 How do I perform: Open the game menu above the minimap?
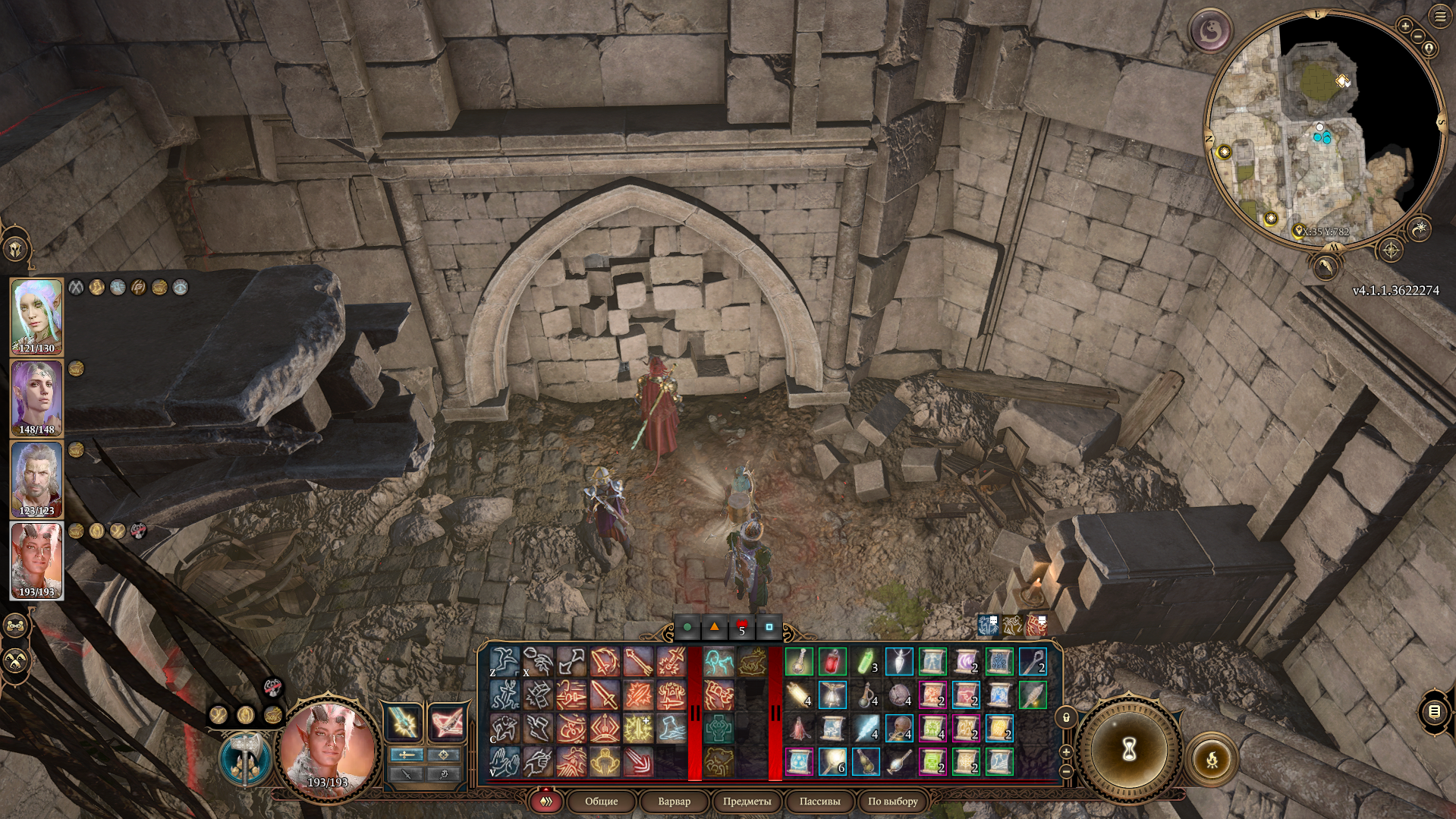click(1441, 17)
